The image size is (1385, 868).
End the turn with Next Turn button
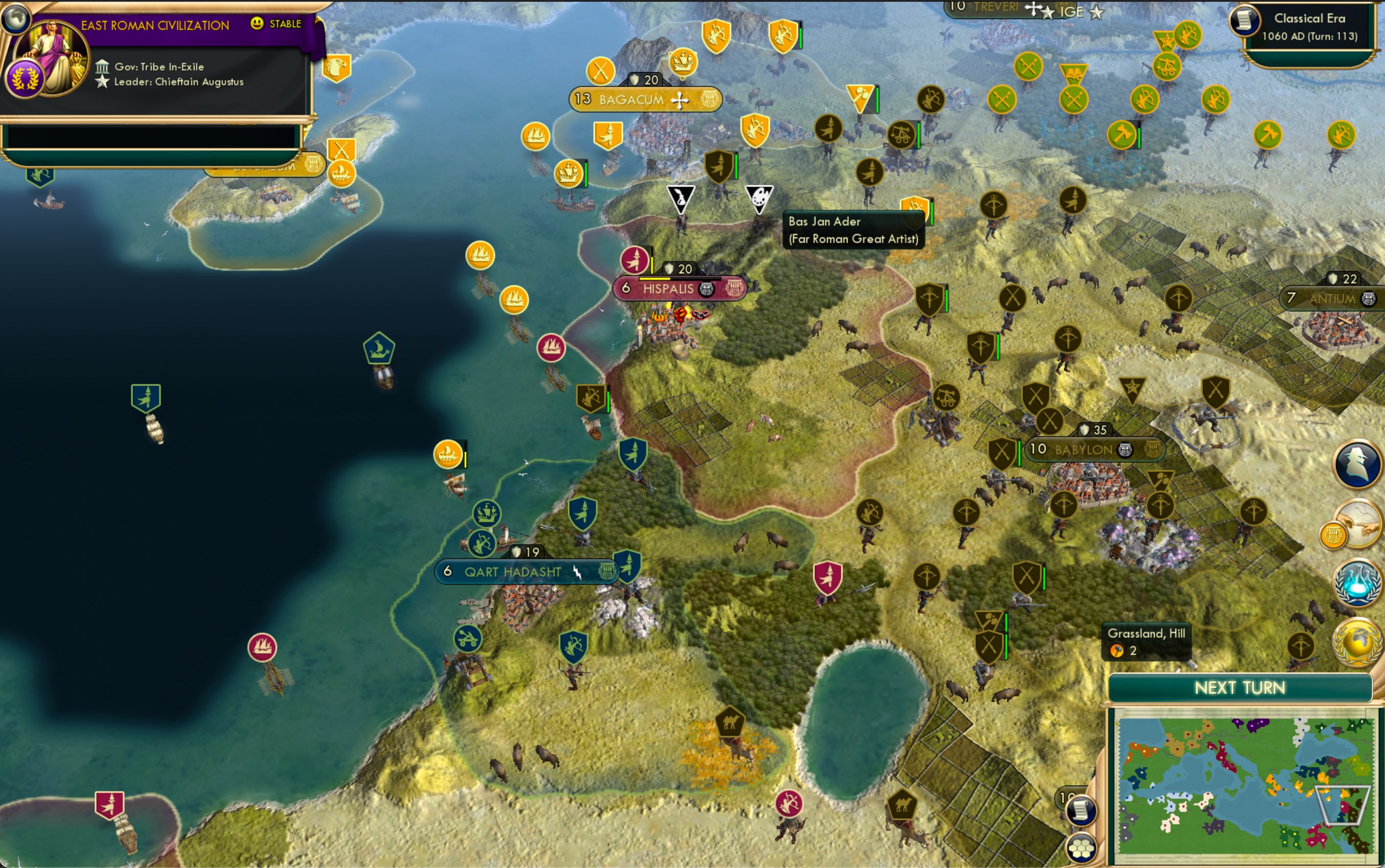click(1240, 688)
